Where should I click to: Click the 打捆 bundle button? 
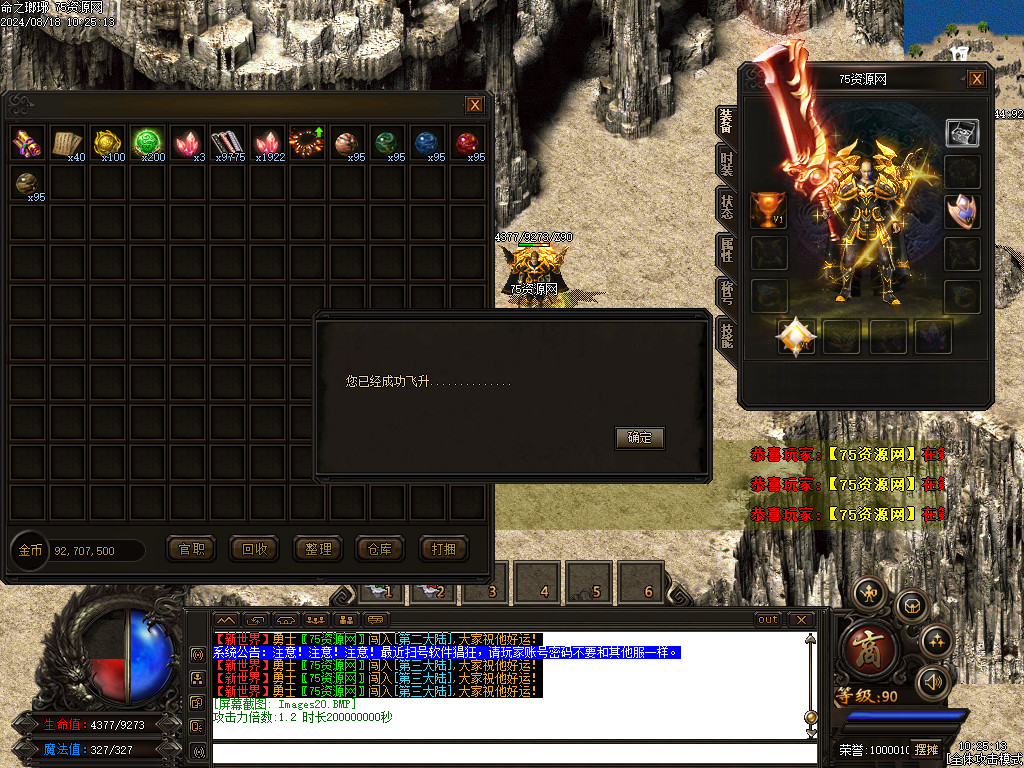(444, 549)
